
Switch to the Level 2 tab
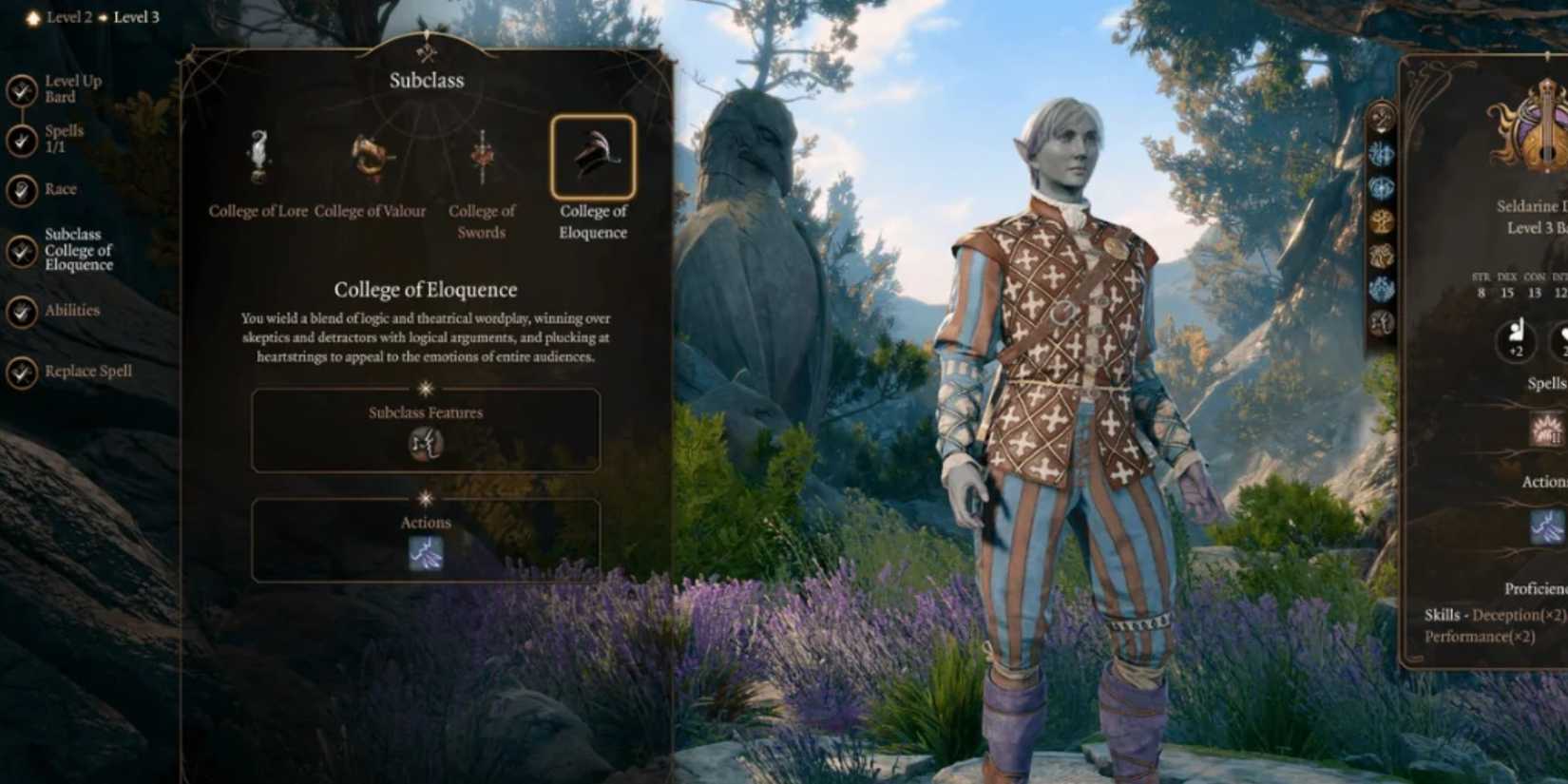tap(67, 16)
